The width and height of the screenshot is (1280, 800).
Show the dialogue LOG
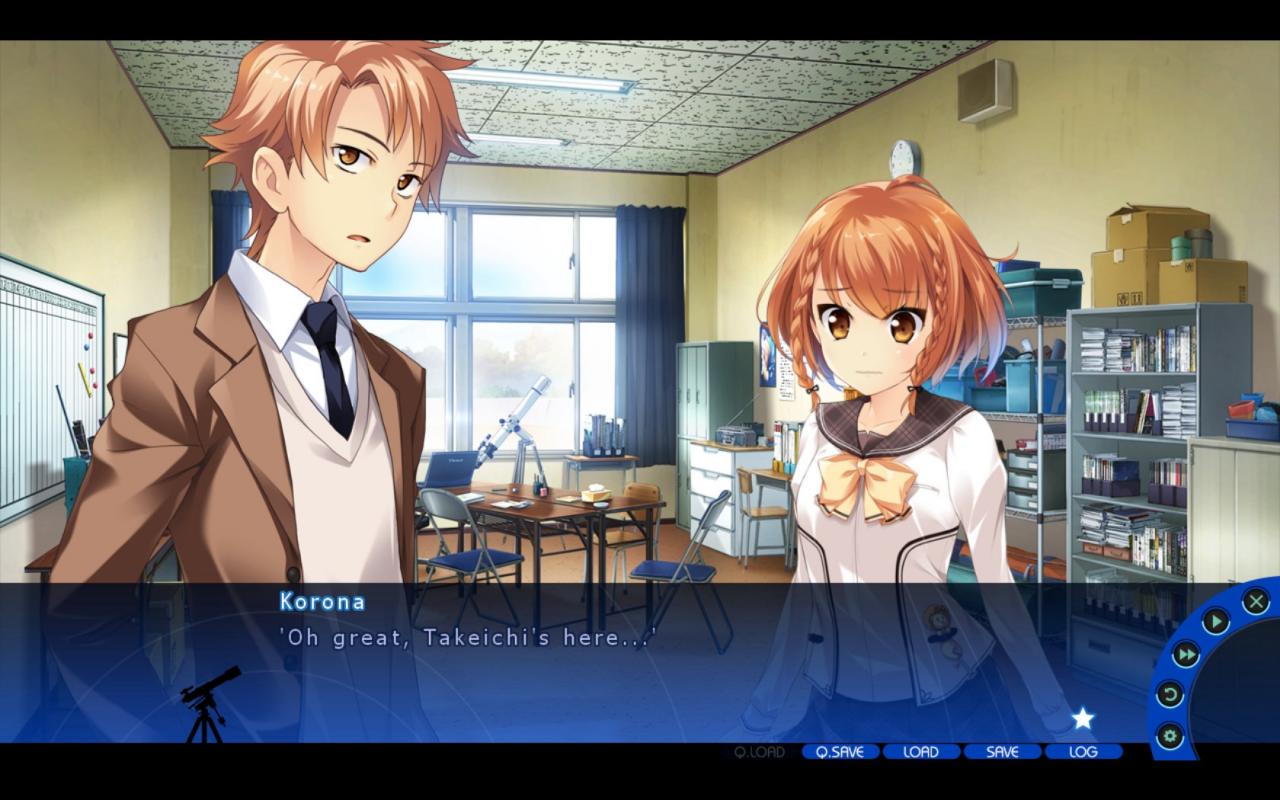pos(1083,752)
